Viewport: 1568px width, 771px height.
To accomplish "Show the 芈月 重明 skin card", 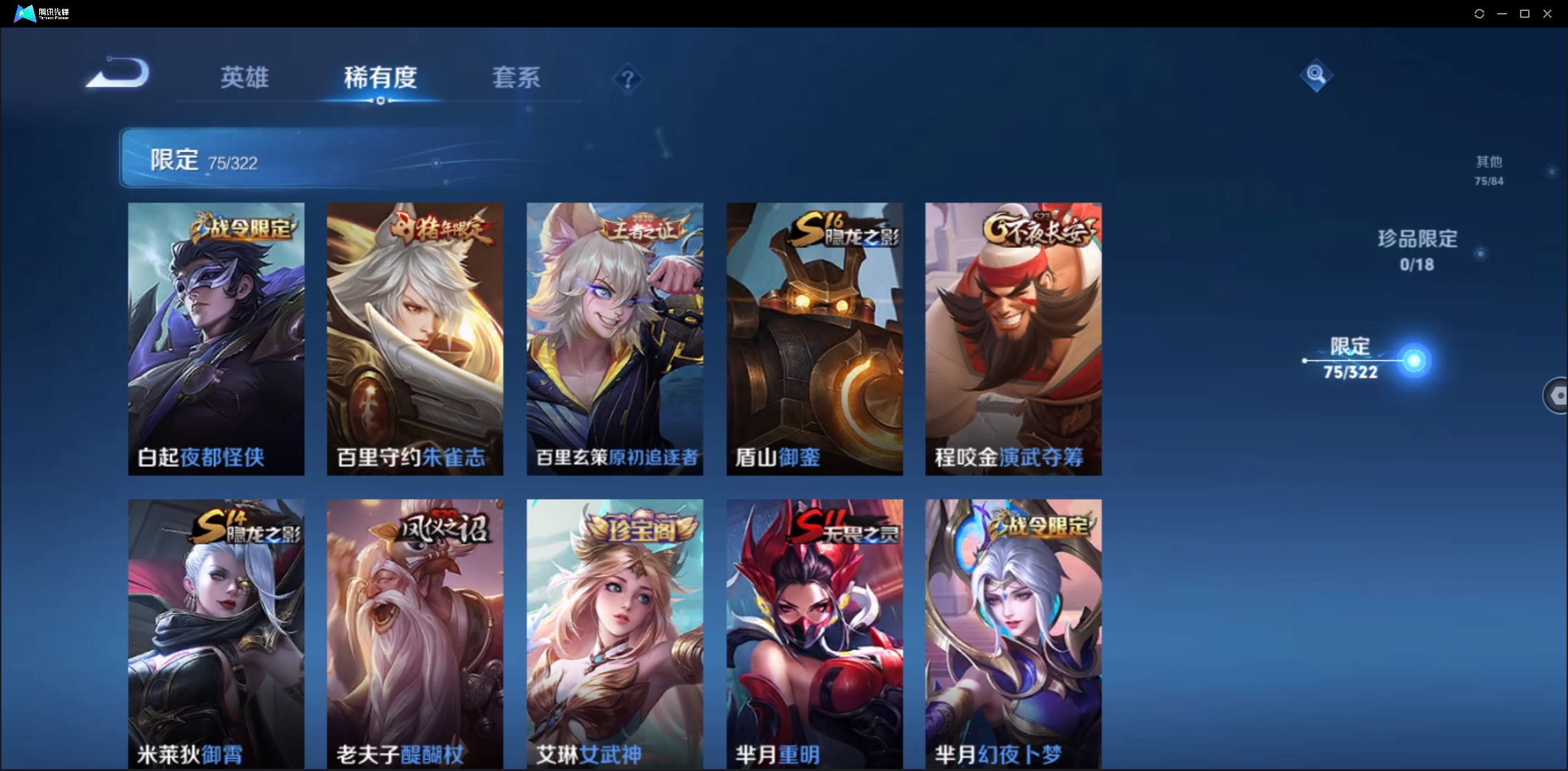I will (815, 633).
